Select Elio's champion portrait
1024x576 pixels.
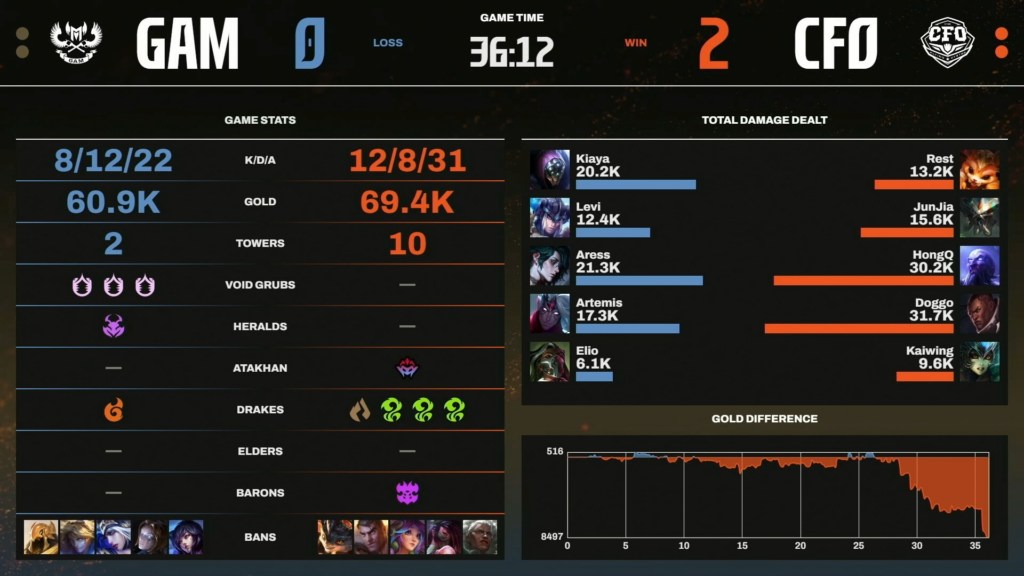pyautogui.click(x=549, y=361)
